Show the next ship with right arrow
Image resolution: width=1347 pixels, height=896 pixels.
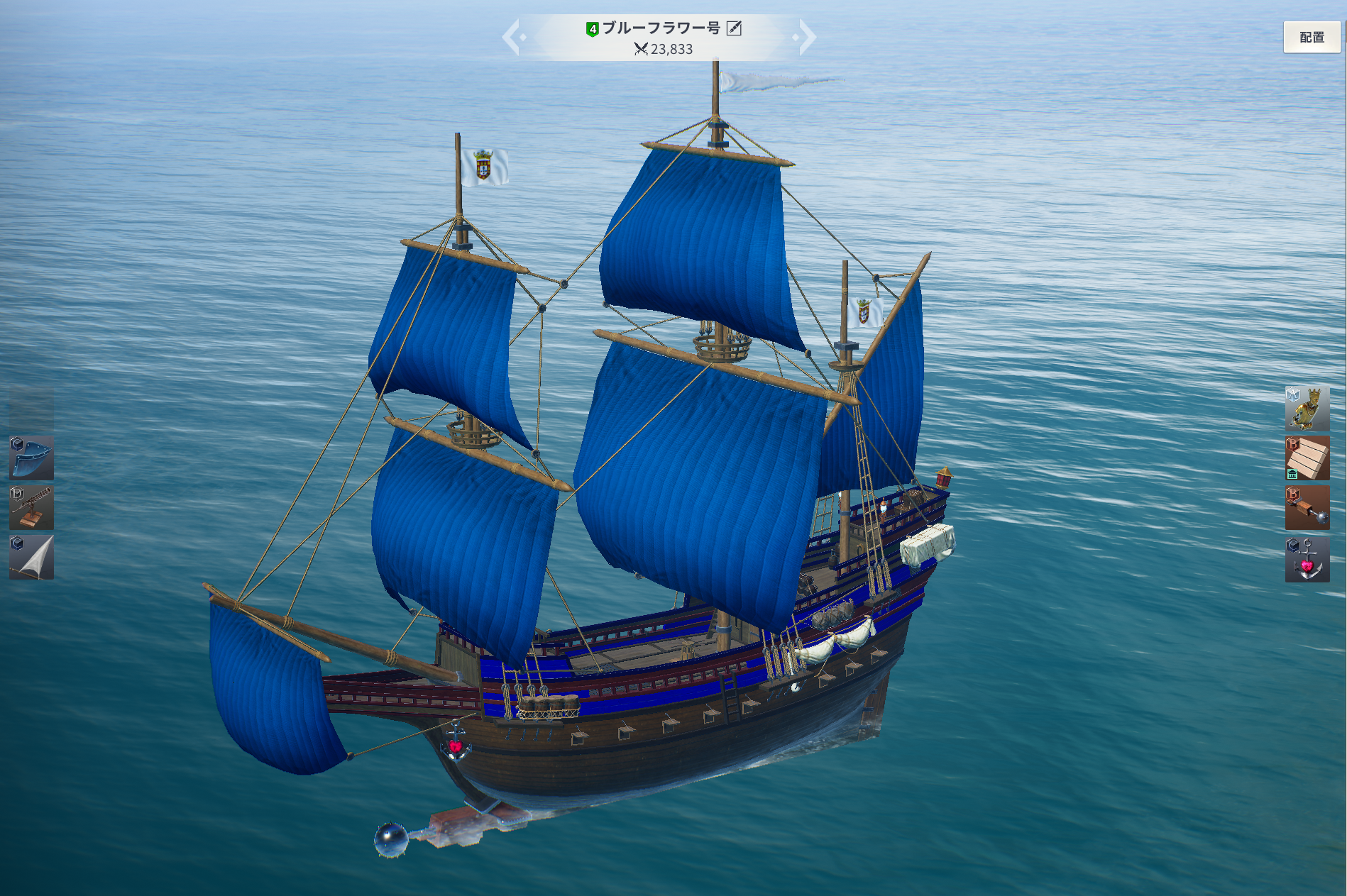pos(806,37)
